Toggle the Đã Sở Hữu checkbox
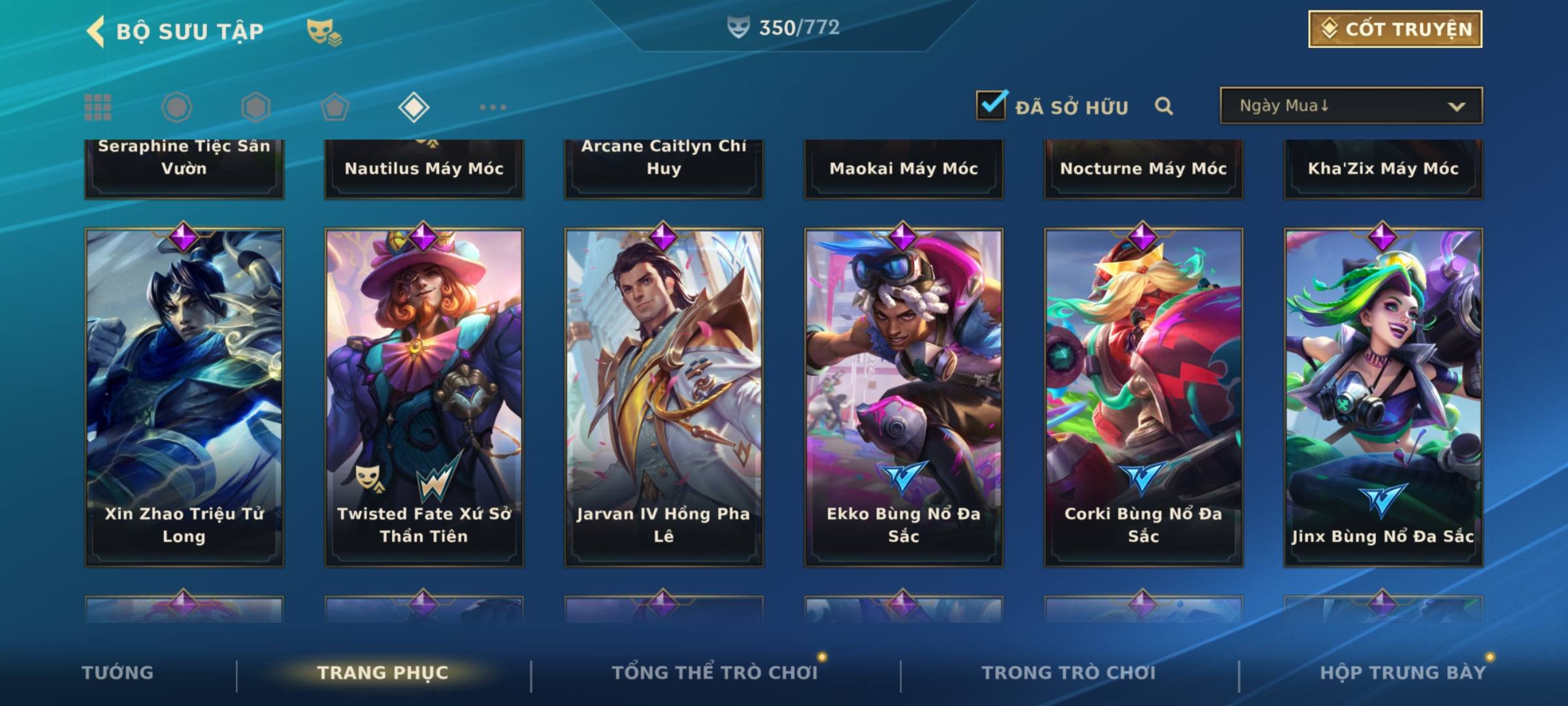Screen dimensions: 1568x706 tap(991, 105)
